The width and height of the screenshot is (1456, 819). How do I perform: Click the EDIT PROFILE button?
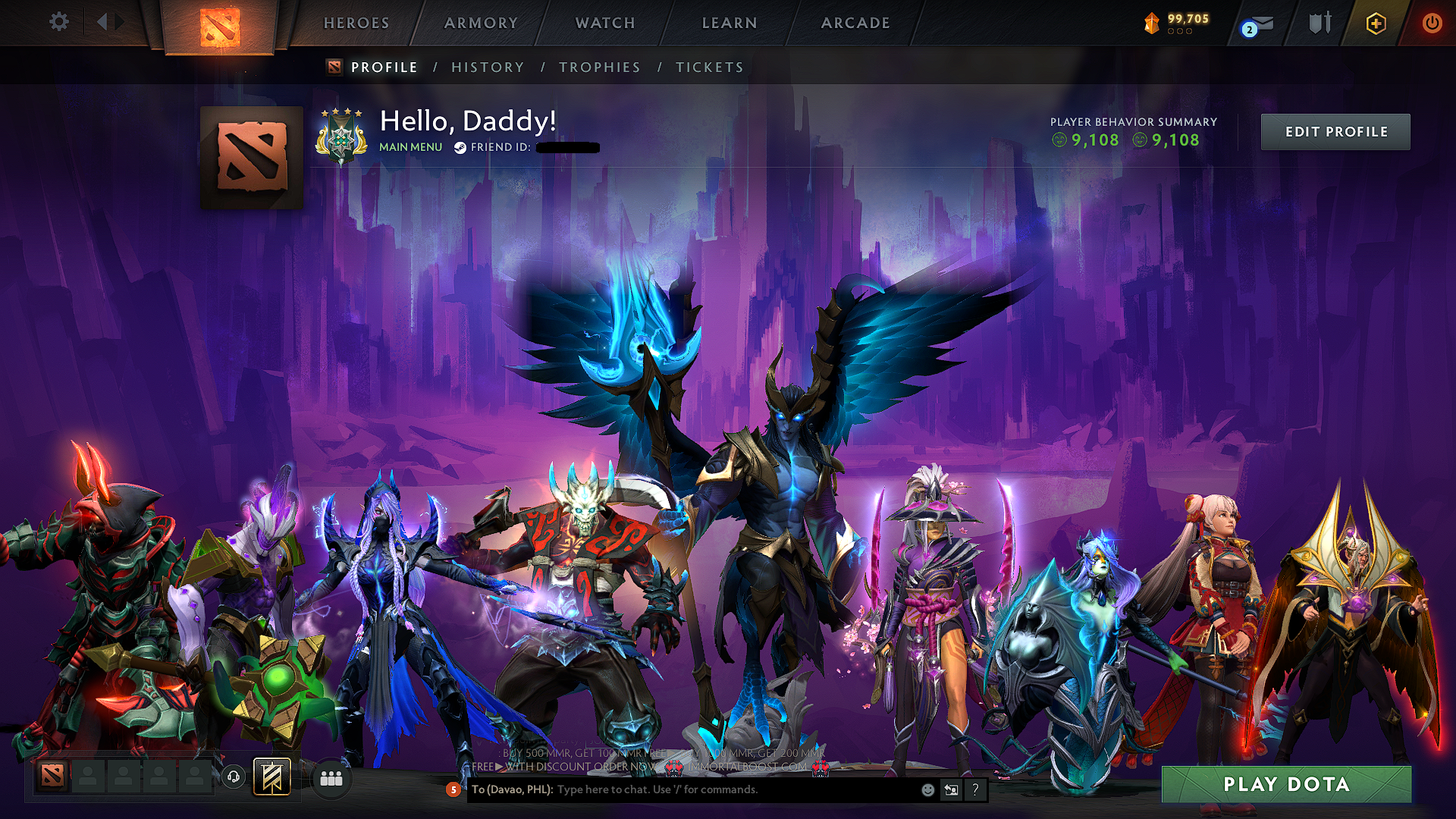1335,131
